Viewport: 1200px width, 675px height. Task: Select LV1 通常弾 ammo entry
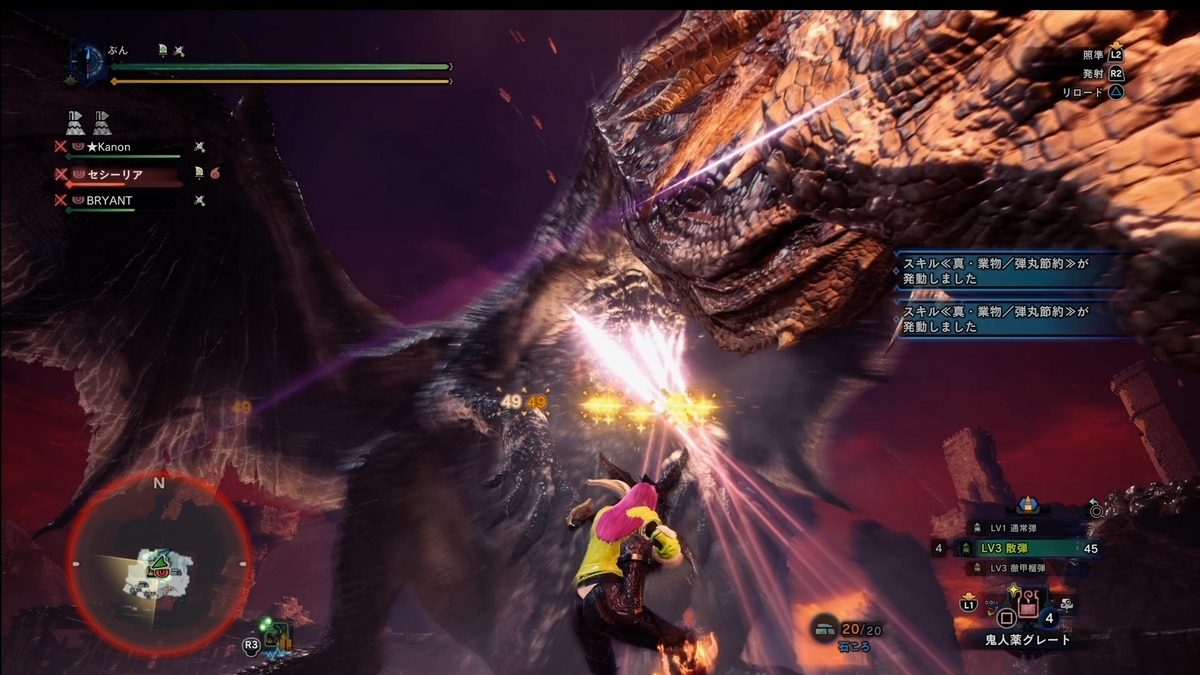click(1019, 528)
